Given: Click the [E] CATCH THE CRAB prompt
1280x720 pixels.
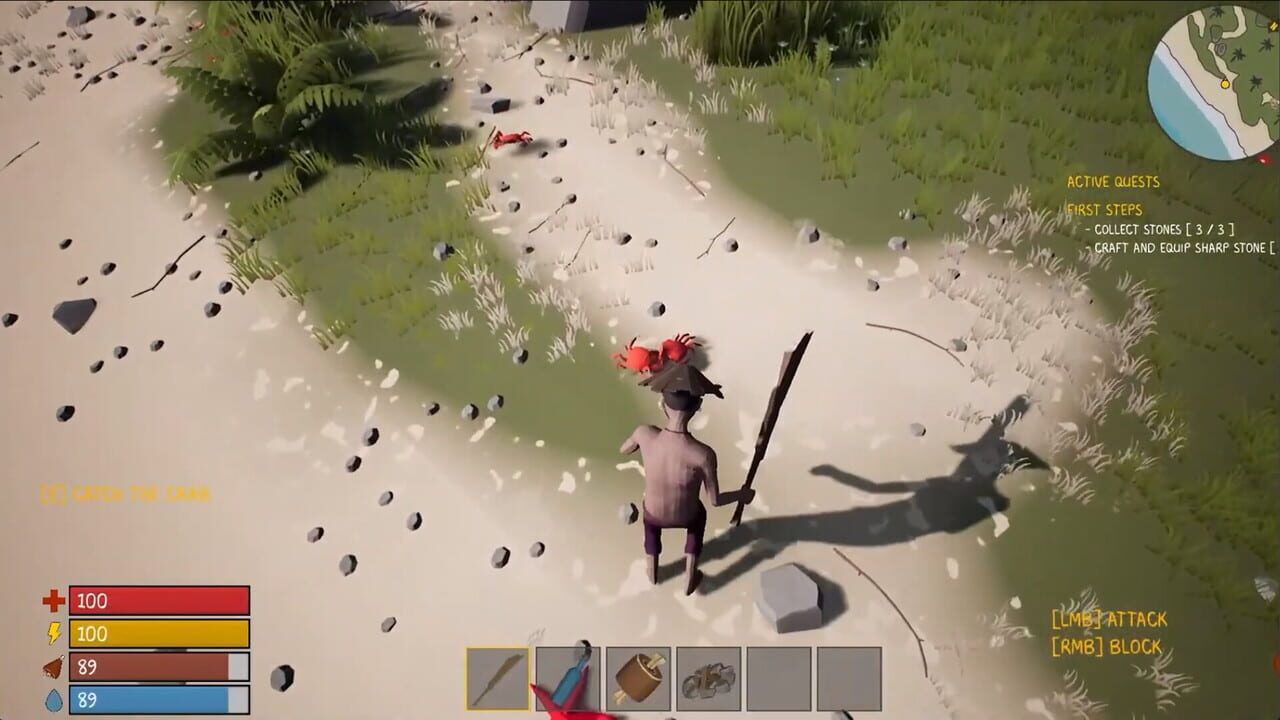Looking at the screenshot, I should 123,491.
